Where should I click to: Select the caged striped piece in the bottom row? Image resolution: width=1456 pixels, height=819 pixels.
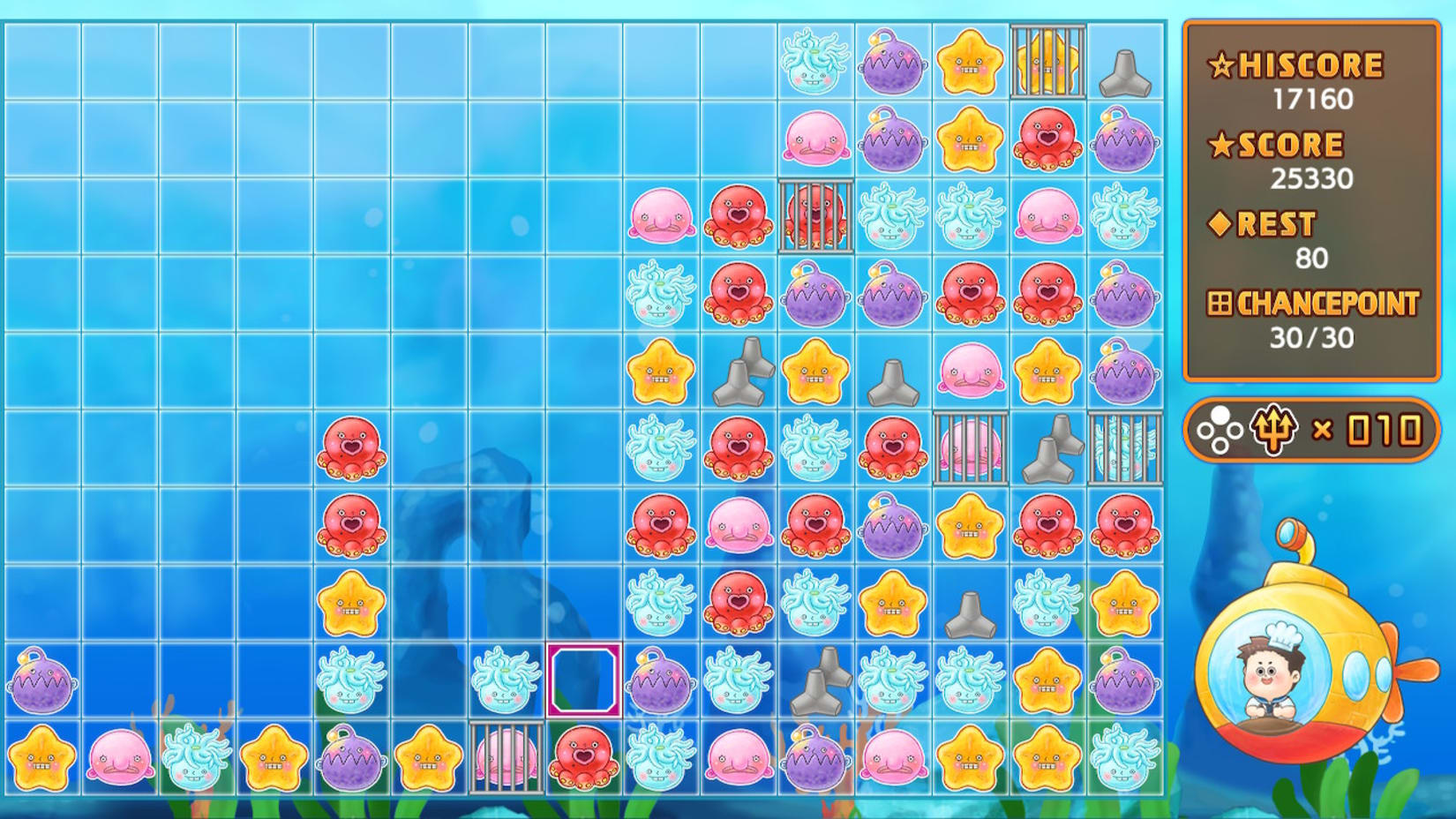pyautogui.click(x=507, y=758)
